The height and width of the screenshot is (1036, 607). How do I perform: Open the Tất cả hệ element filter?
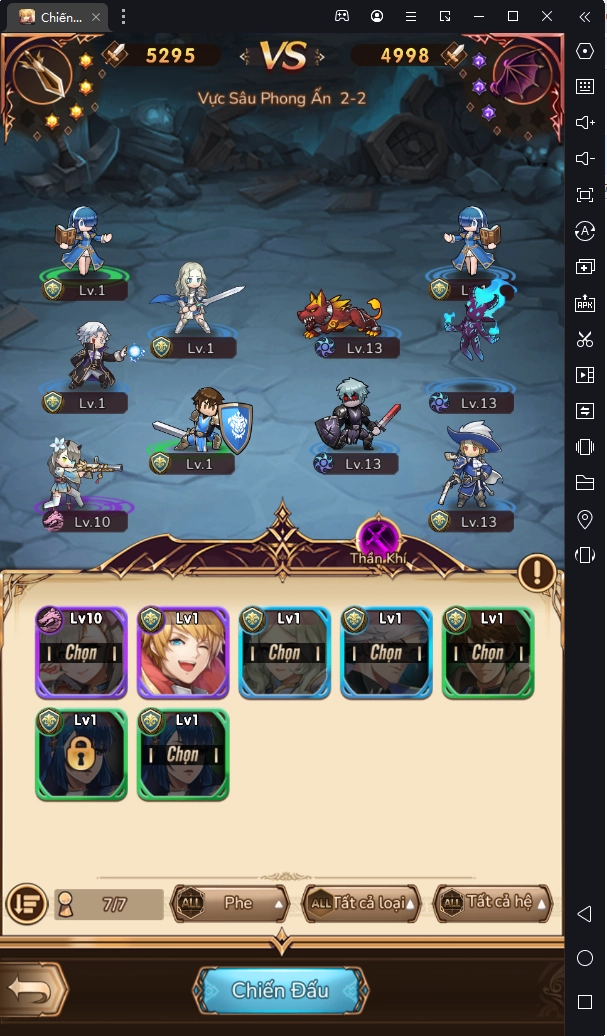494,903
